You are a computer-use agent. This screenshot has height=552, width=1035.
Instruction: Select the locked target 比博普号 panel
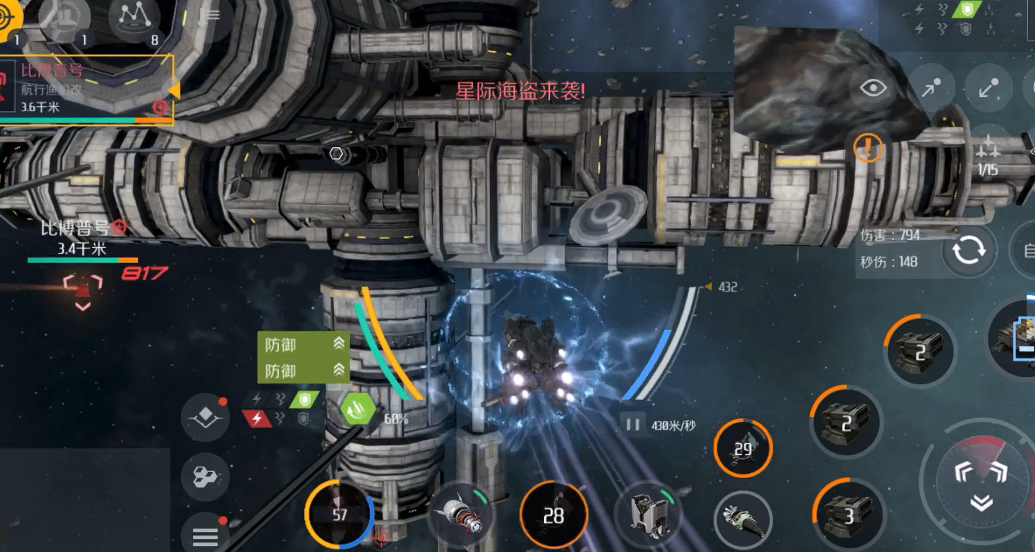85,88
